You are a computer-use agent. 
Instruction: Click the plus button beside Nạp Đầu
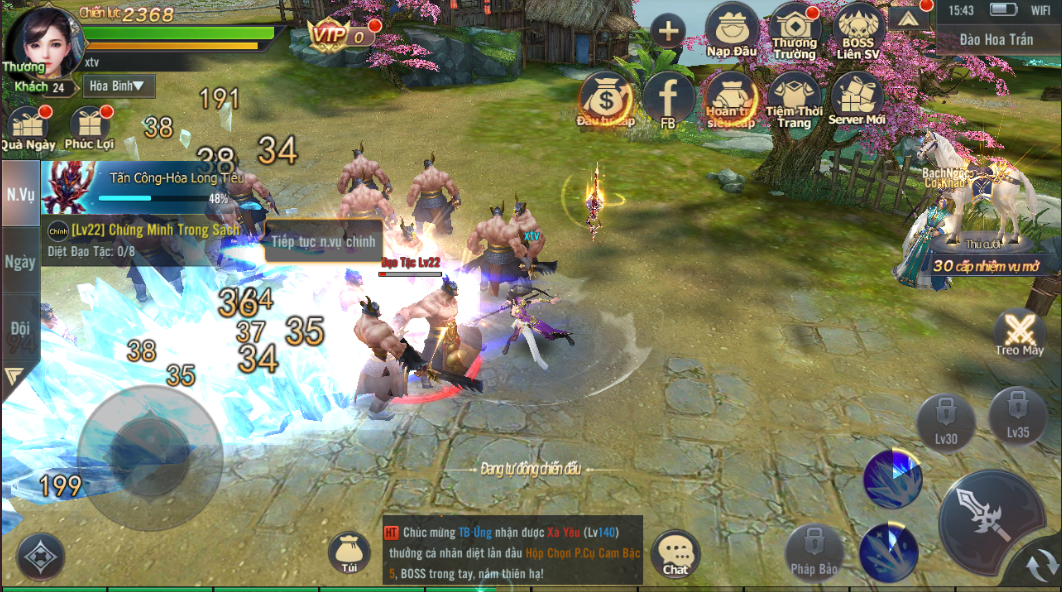[x=667, y=31]
